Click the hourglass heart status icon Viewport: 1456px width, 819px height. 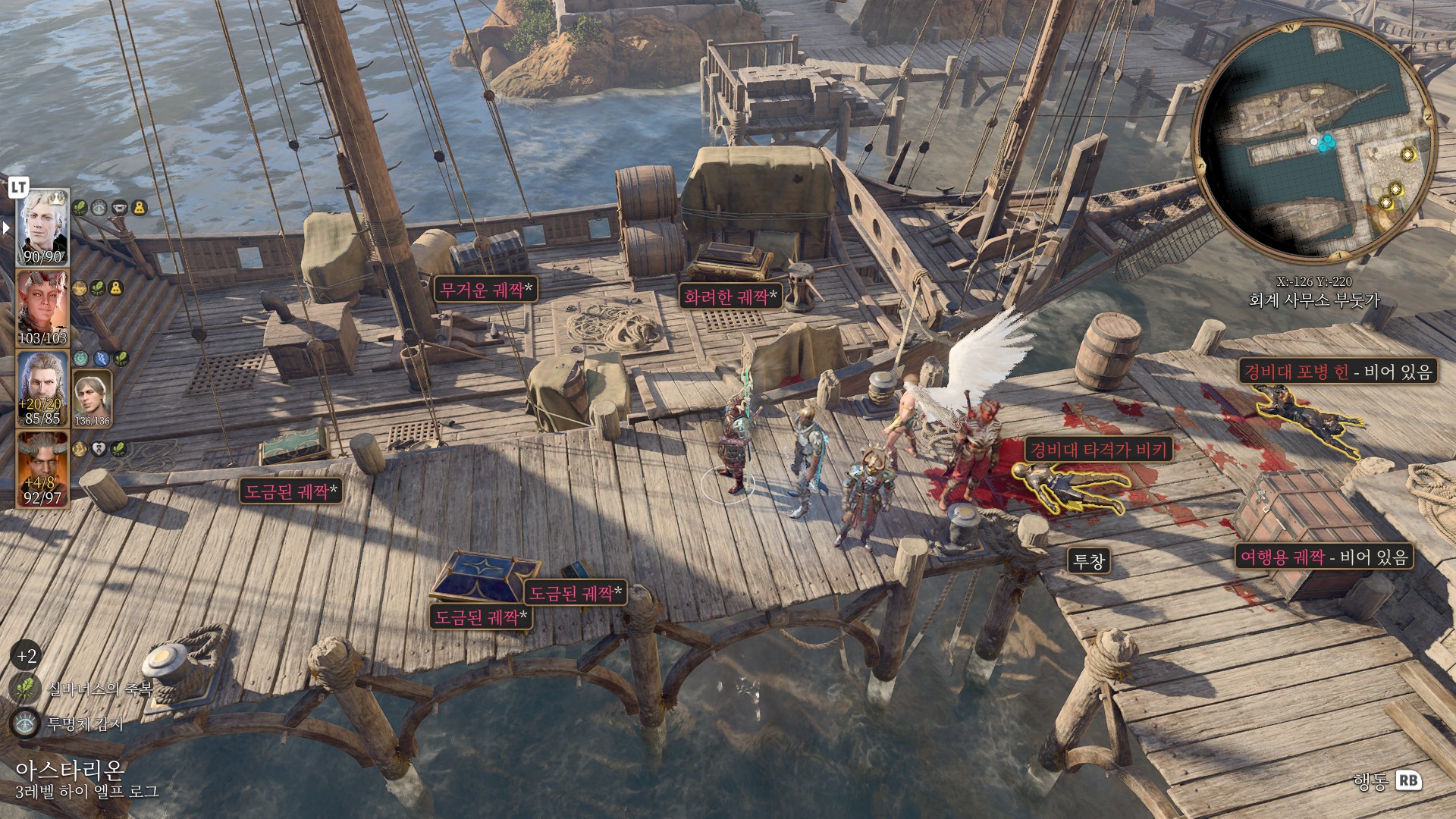pos(99,449)
